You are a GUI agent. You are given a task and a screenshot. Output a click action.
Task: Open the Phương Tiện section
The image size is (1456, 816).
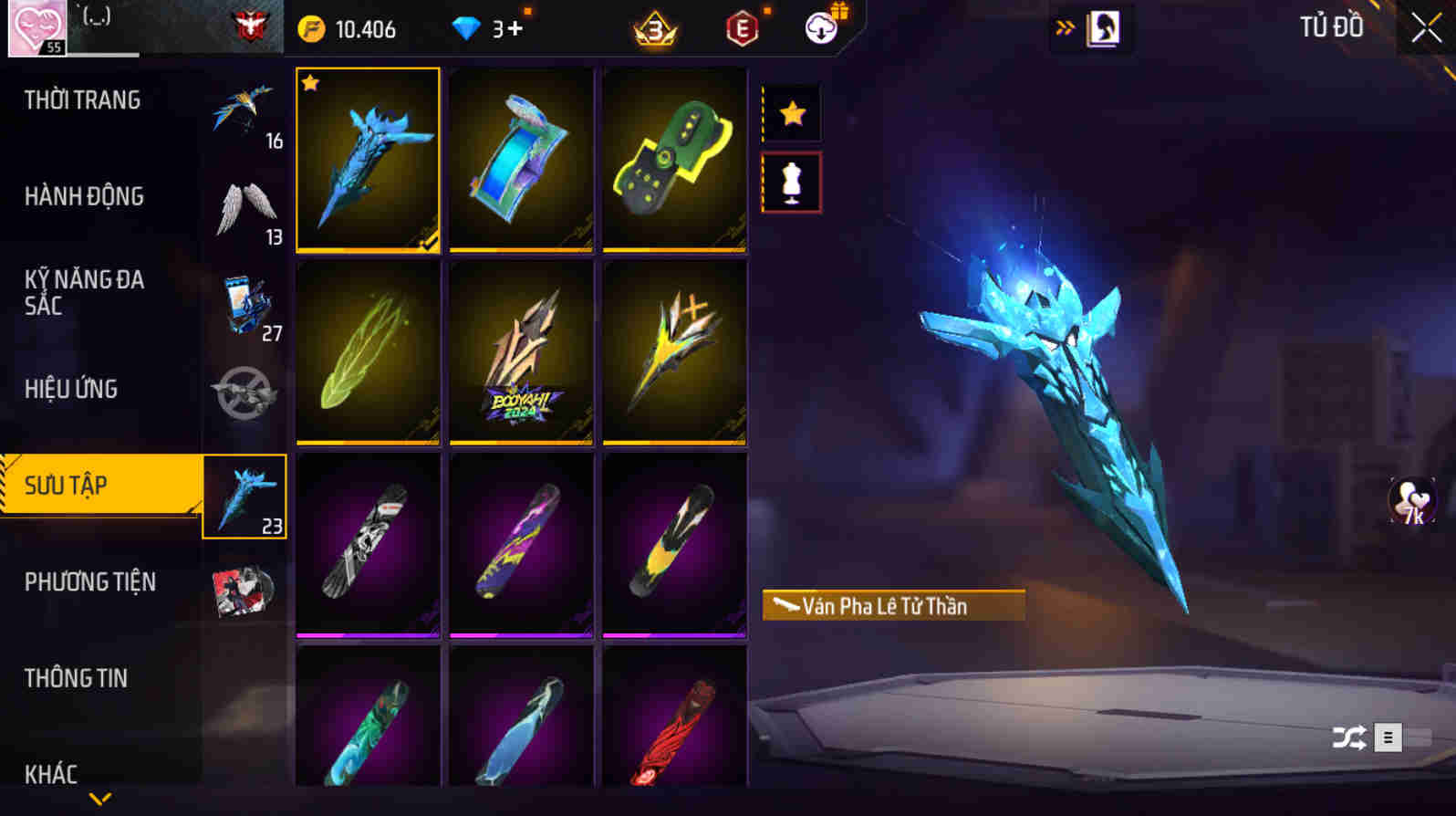(89, 582)
